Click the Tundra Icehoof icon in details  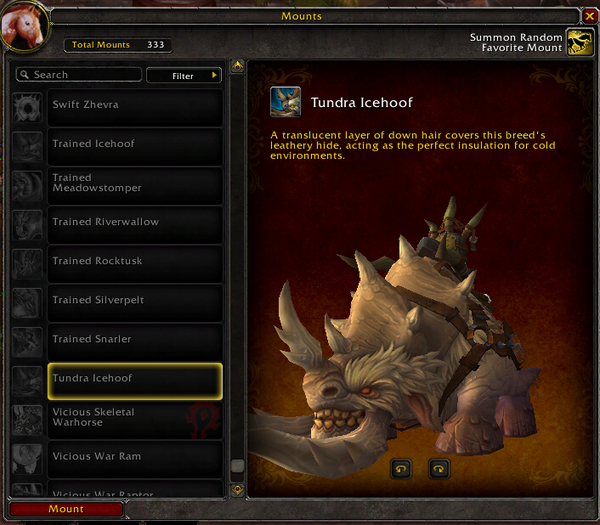pyautogui.click(x=286, y=103)
